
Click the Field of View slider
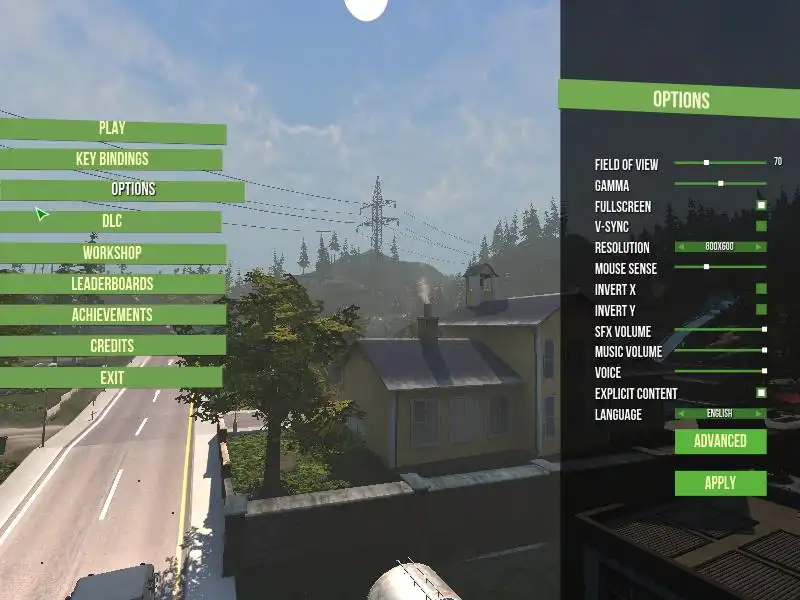pos(707,162)
